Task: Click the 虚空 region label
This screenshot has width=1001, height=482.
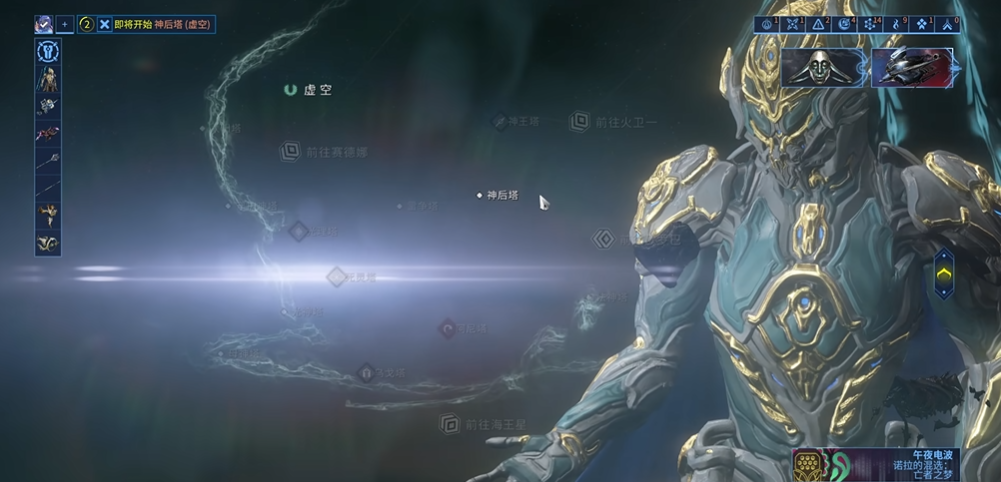Action: click(x=308, y=90)
